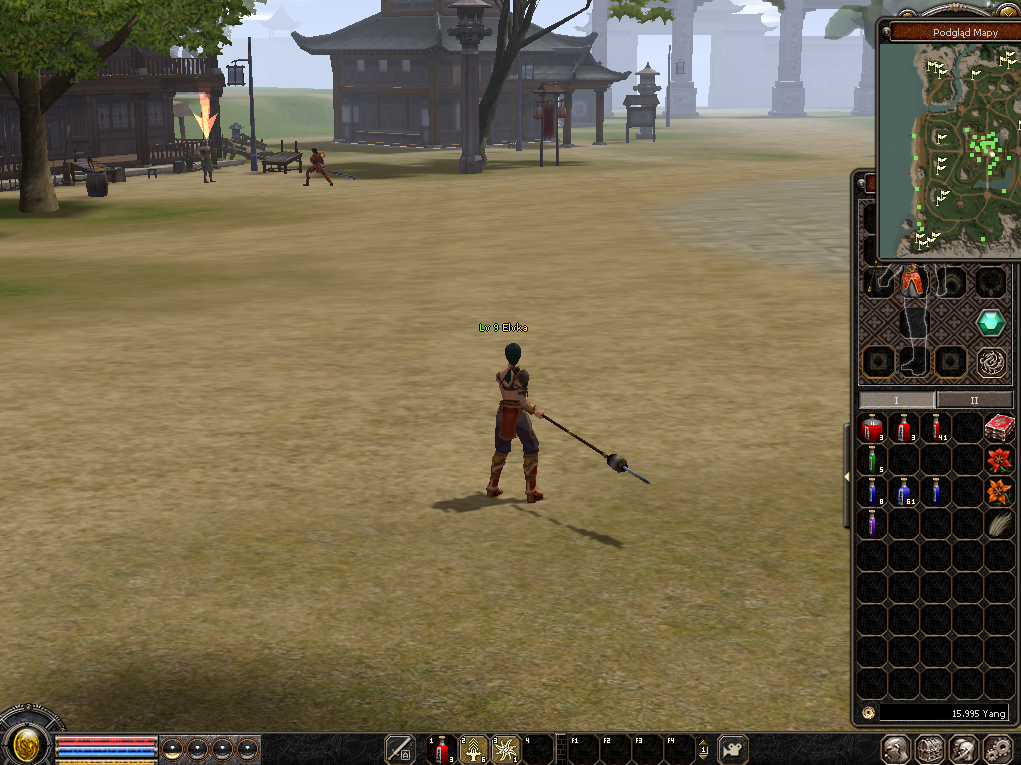Open the dragon emblem button in equipment panel
Viewport: 1021px width, 765px height.
pos(991,361)
